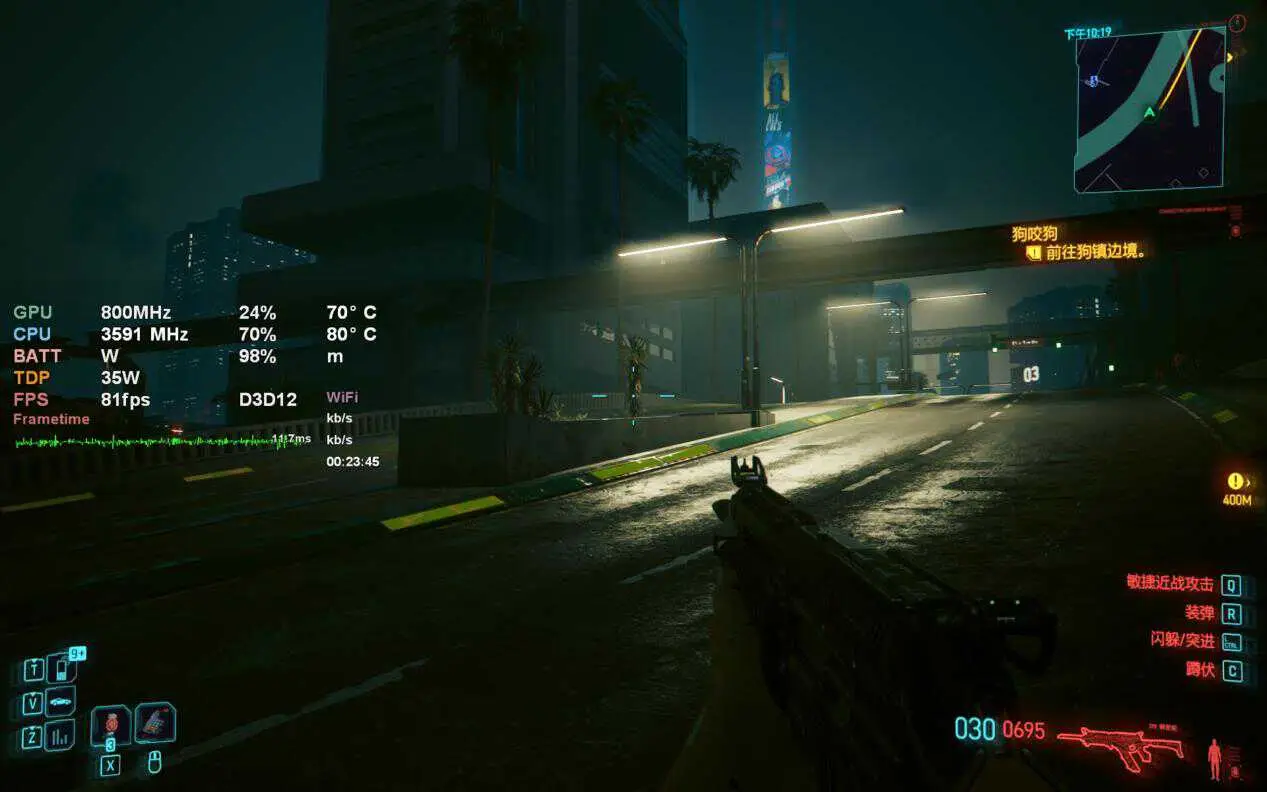Click the red body stance figure icon
Viewport: 1267px width, 792px height.
(x=1215, y=758)
